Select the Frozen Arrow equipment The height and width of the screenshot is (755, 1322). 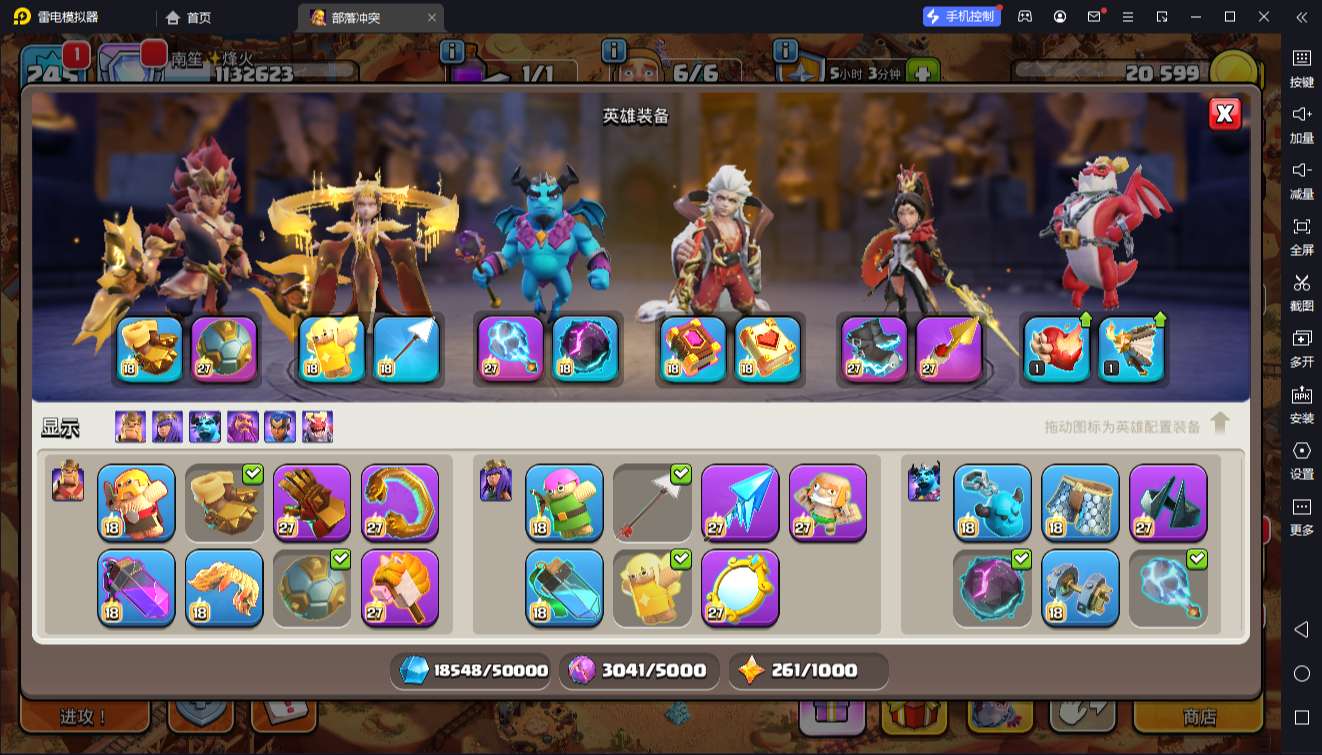pos(740,502)
